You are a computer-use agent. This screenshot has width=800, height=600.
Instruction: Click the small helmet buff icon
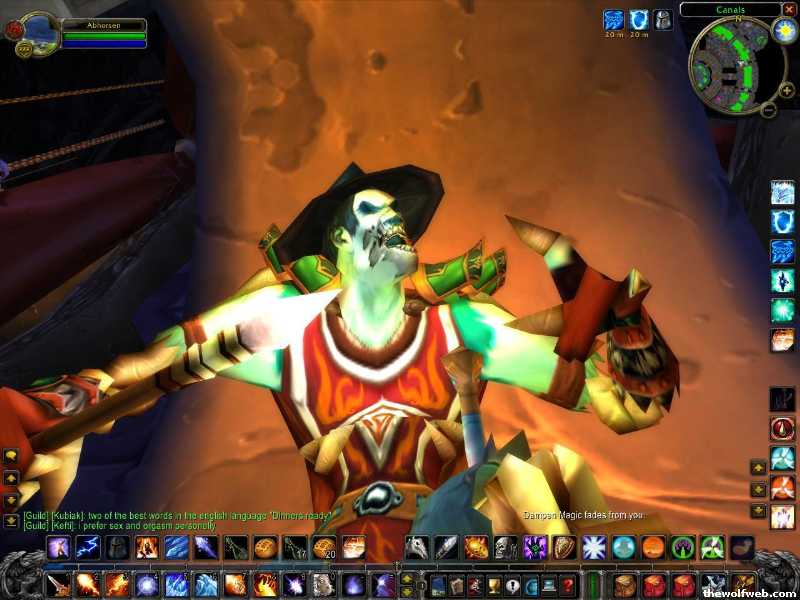pos(663,19)
